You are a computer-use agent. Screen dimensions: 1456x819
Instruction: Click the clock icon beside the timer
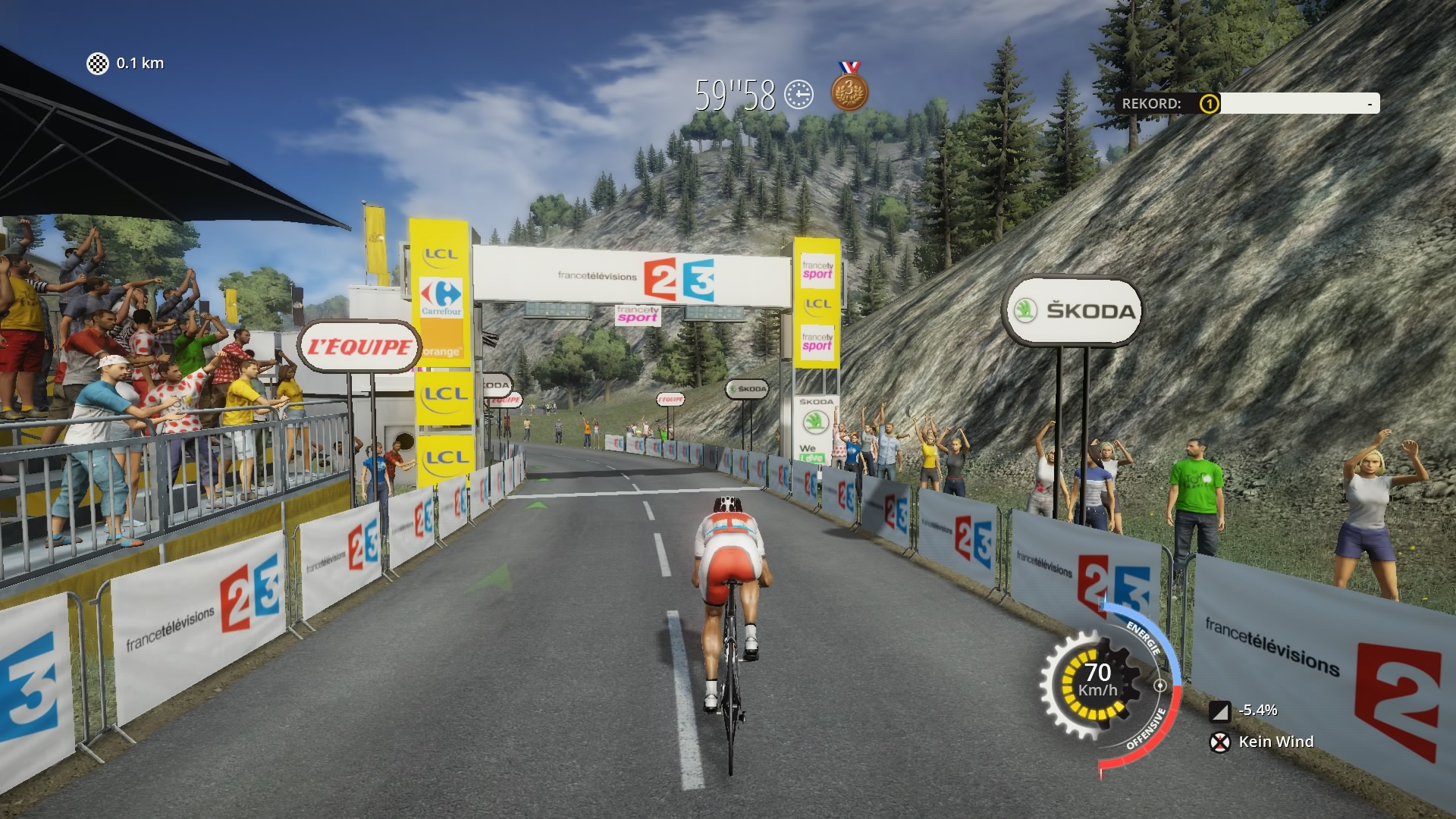[x=799, y=96]
